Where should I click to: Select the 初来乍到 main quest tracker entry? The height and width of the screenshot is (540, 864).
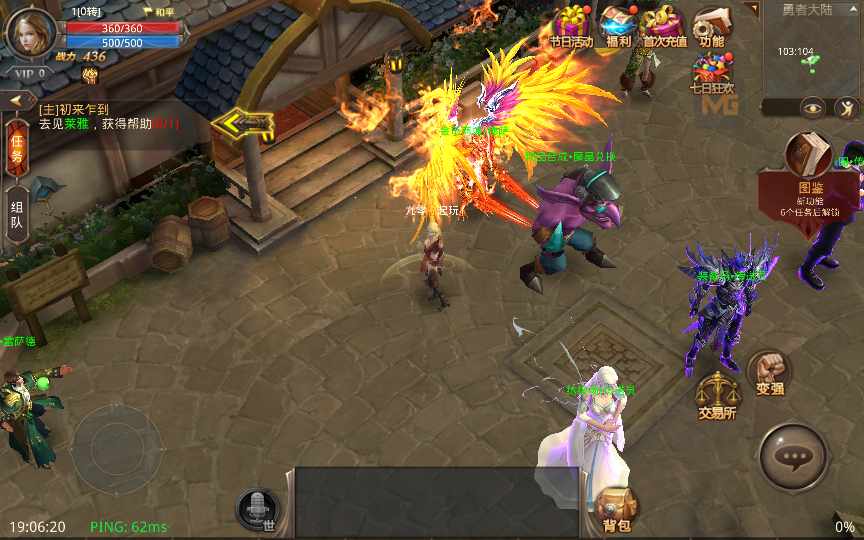[110, 117]
